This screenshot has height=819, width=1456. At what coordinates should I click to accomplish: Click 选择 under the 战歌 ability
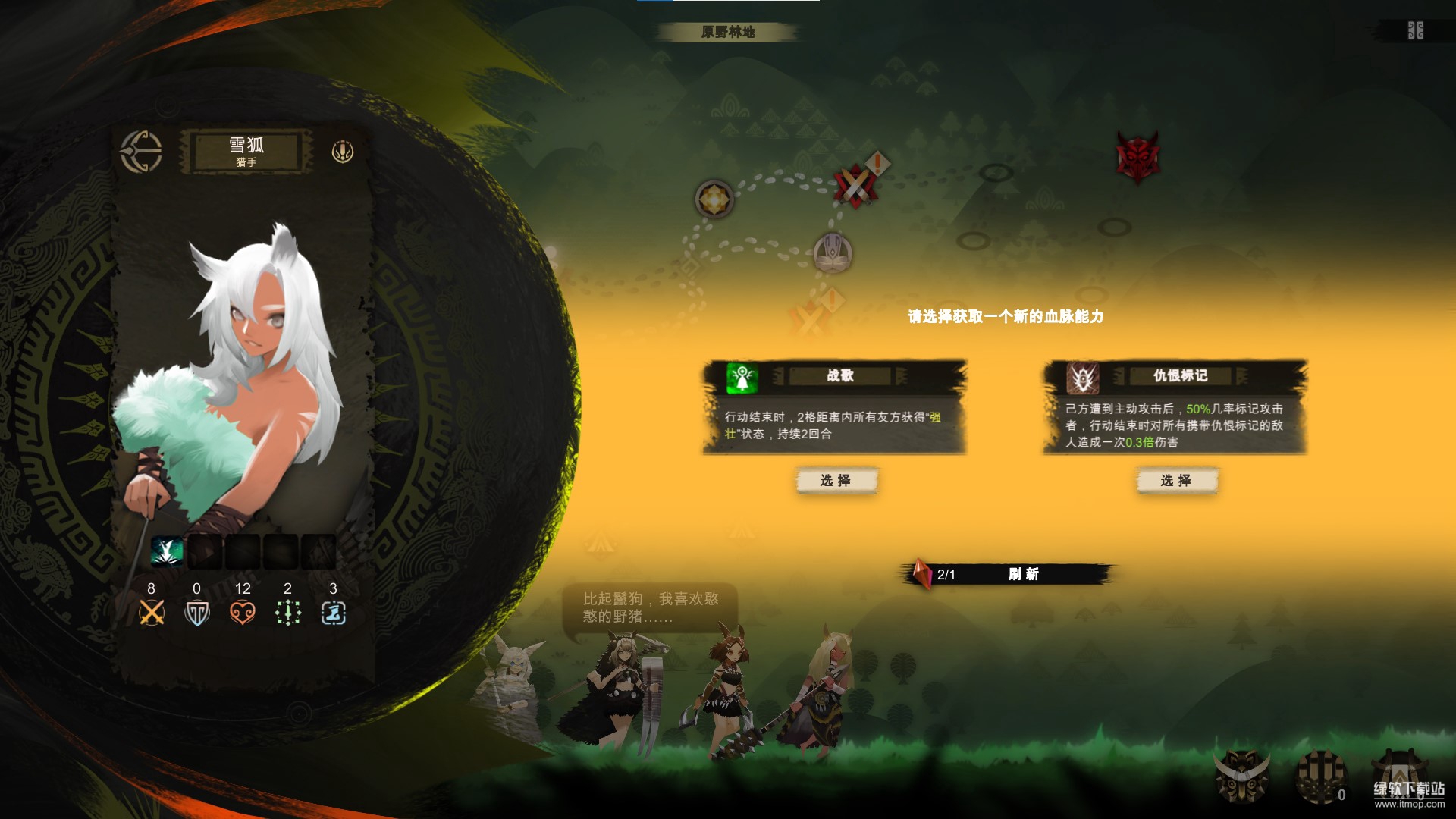[x=836, y=481]
